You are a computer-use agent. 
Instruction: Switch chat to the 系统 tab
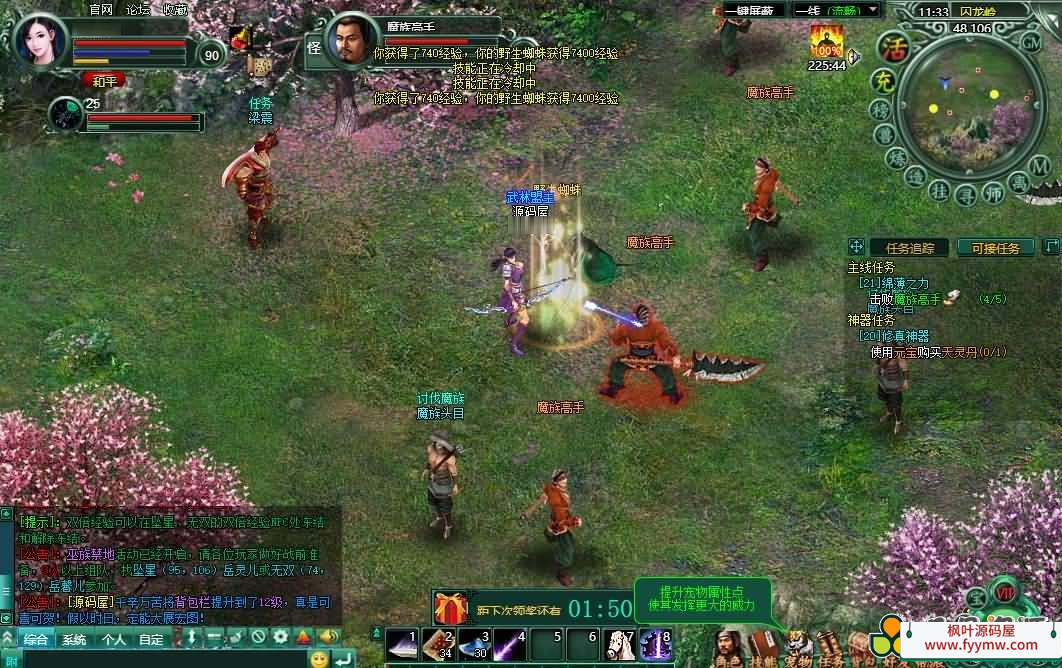tap(74, 639)
